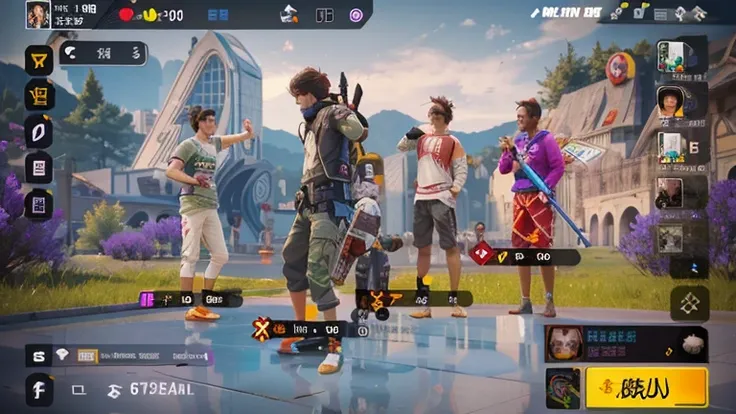Open the yellow square-frame sidebar icon
This screenshot has width=736, height=414.
pyautogui.click(x=39, y=96)
